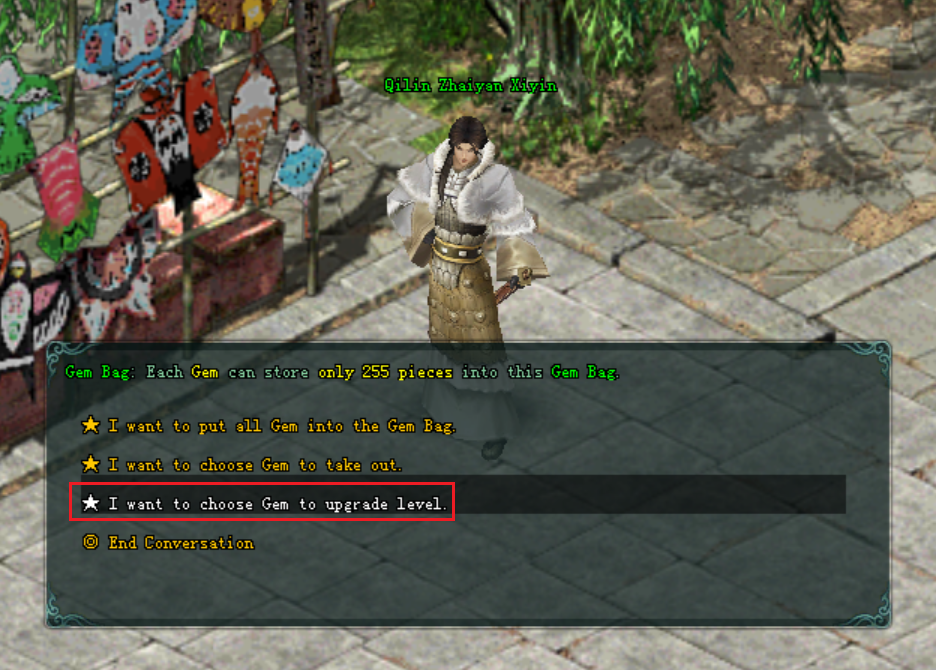
Task: Select 'choose Gem to take out' option
Action: [x=255, y=465]
